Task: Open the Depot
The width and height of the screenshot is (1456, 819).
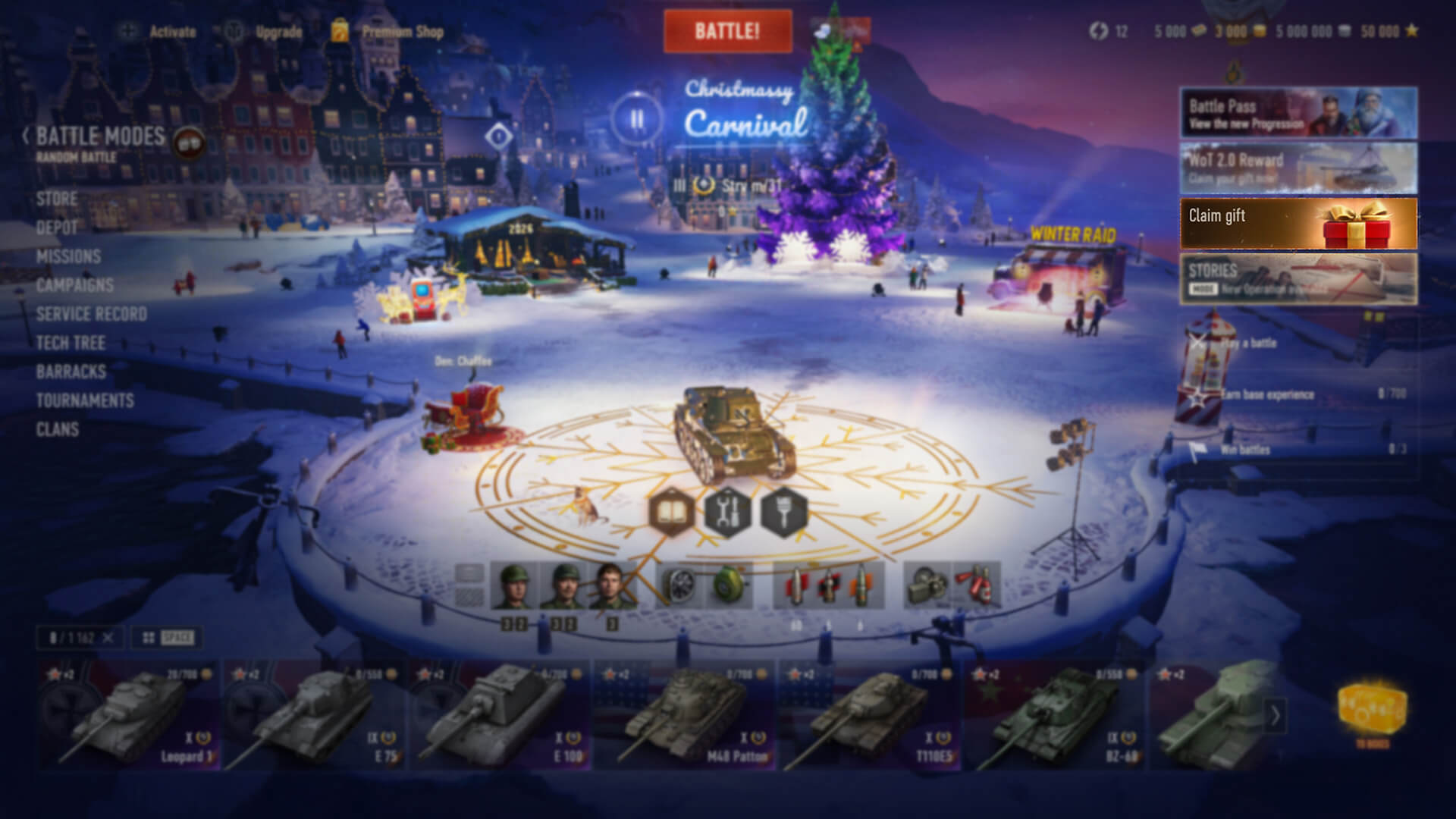Action: 57,228
